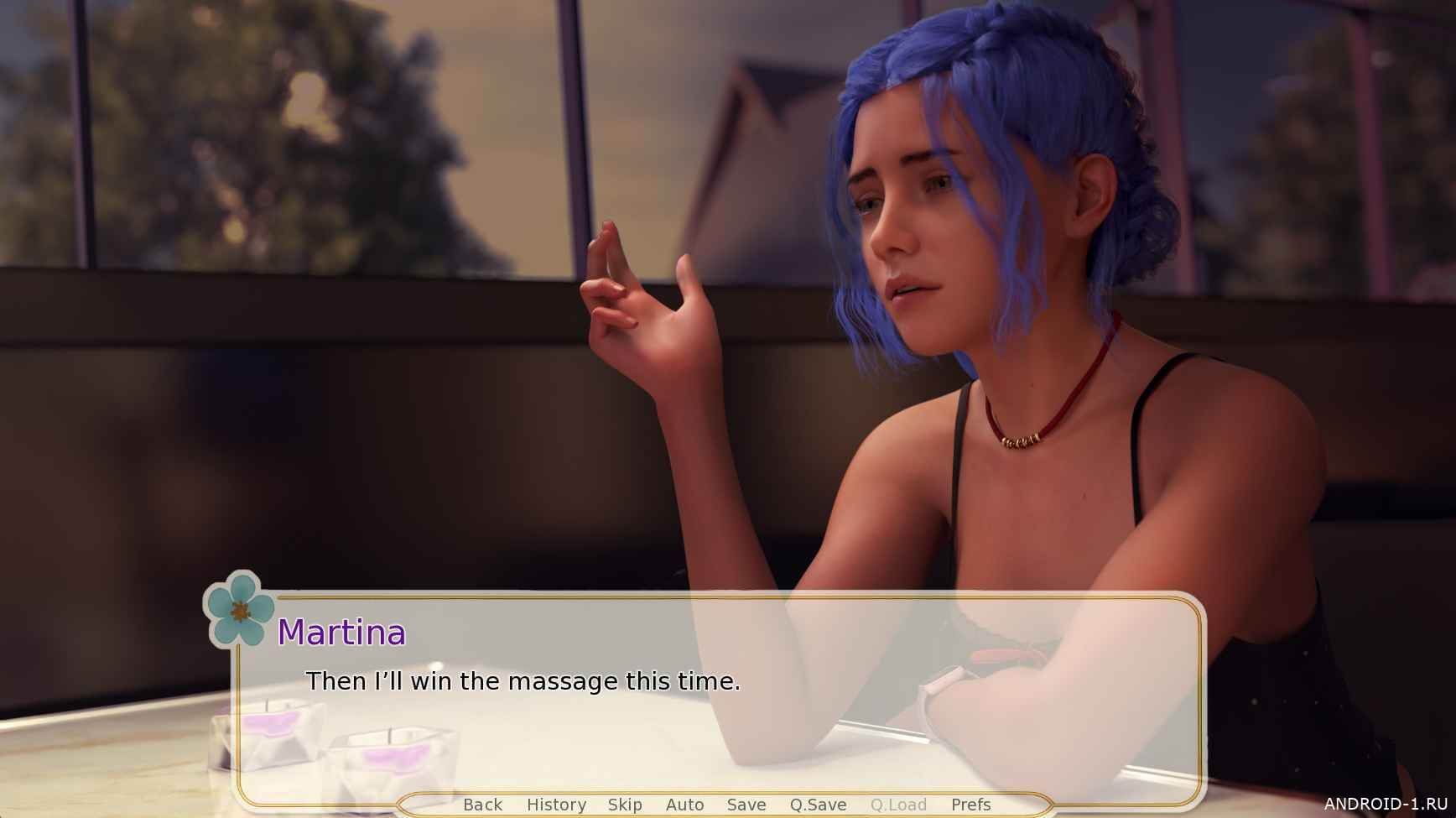Quick save with Q.Save
Screen dimensions: 1456x818
pyautogui.click(x=818, y=805)
